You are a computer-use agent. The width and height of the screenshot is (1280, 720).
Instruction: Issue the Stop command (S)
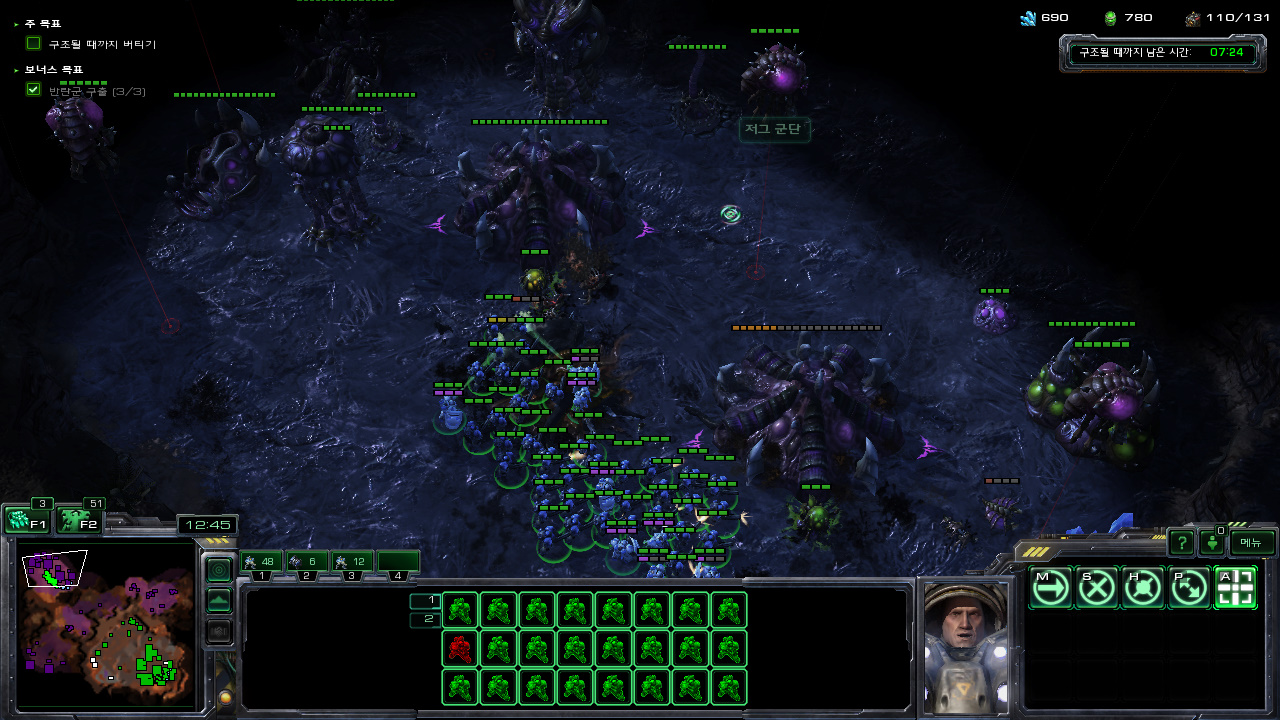pyautogui.click(x=1096, y=588)
